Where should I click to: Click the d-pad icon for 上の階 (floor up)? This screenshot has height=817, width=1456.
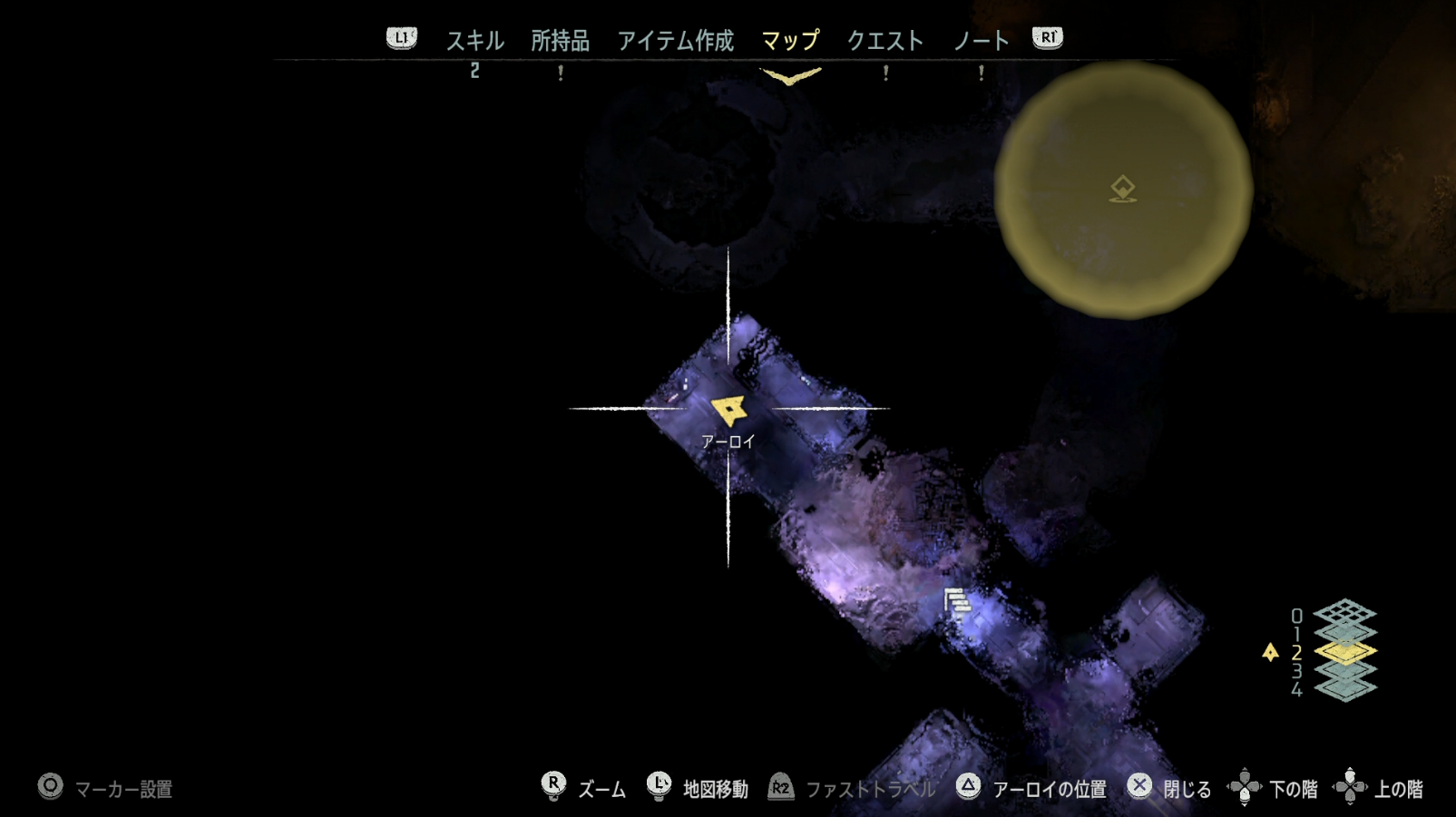[1351, 788]
